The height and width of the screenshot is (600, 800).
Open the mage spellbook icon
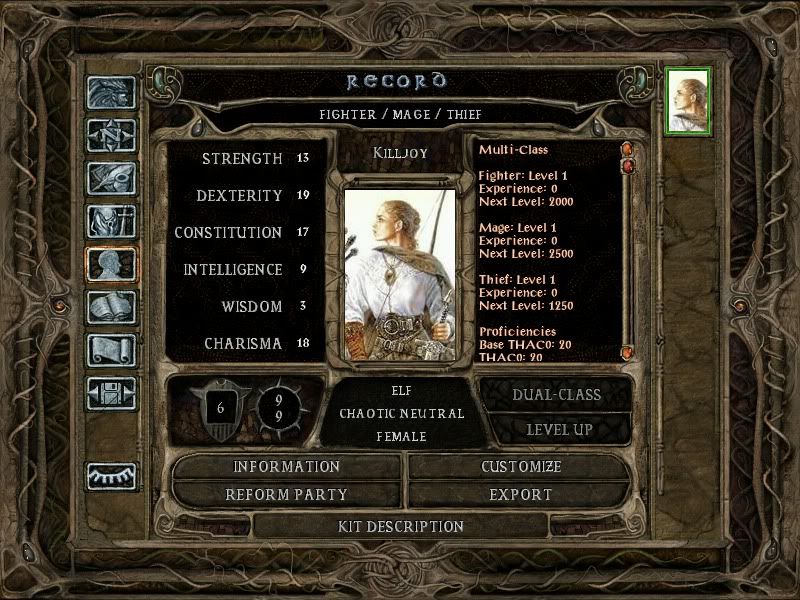tap(111, 306)
